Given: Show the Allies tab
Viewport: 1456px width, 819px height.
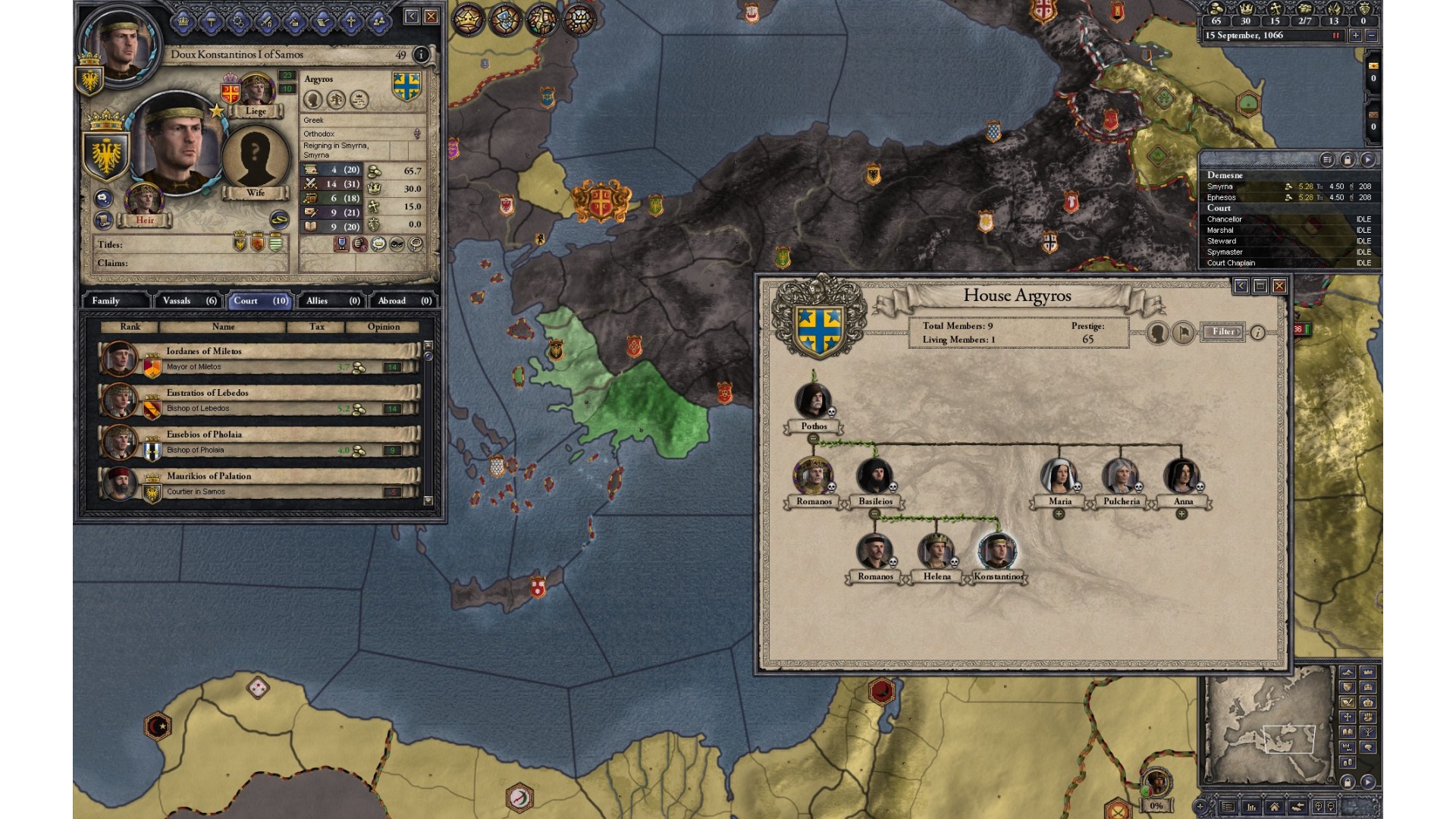Looking at the screenshot, I should click(x=332, y=300).
